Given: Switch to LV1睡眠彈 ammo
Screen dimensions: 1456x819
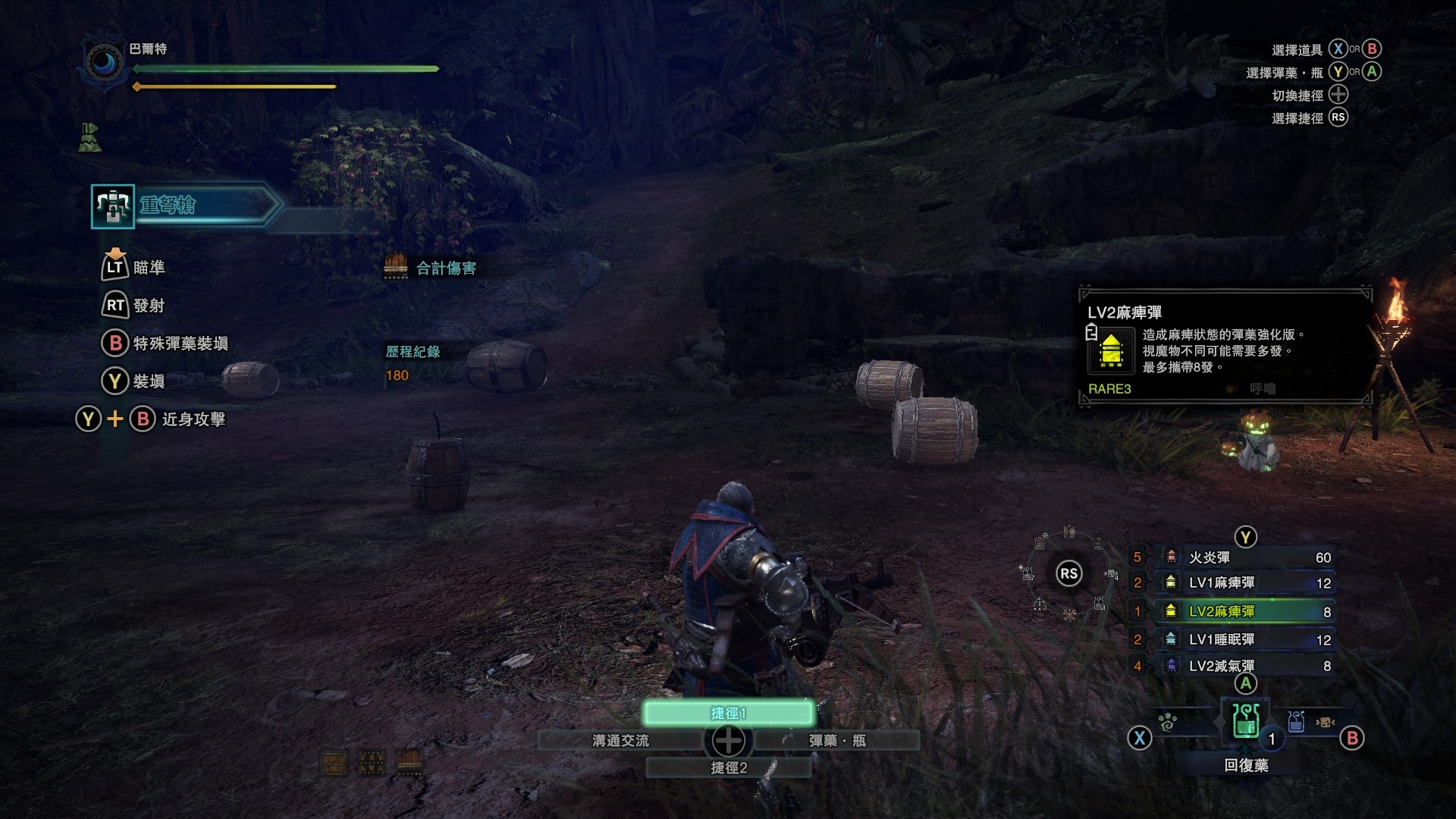Looking at the screenshot, I should pyautogui.click(x=1244, y=640).
